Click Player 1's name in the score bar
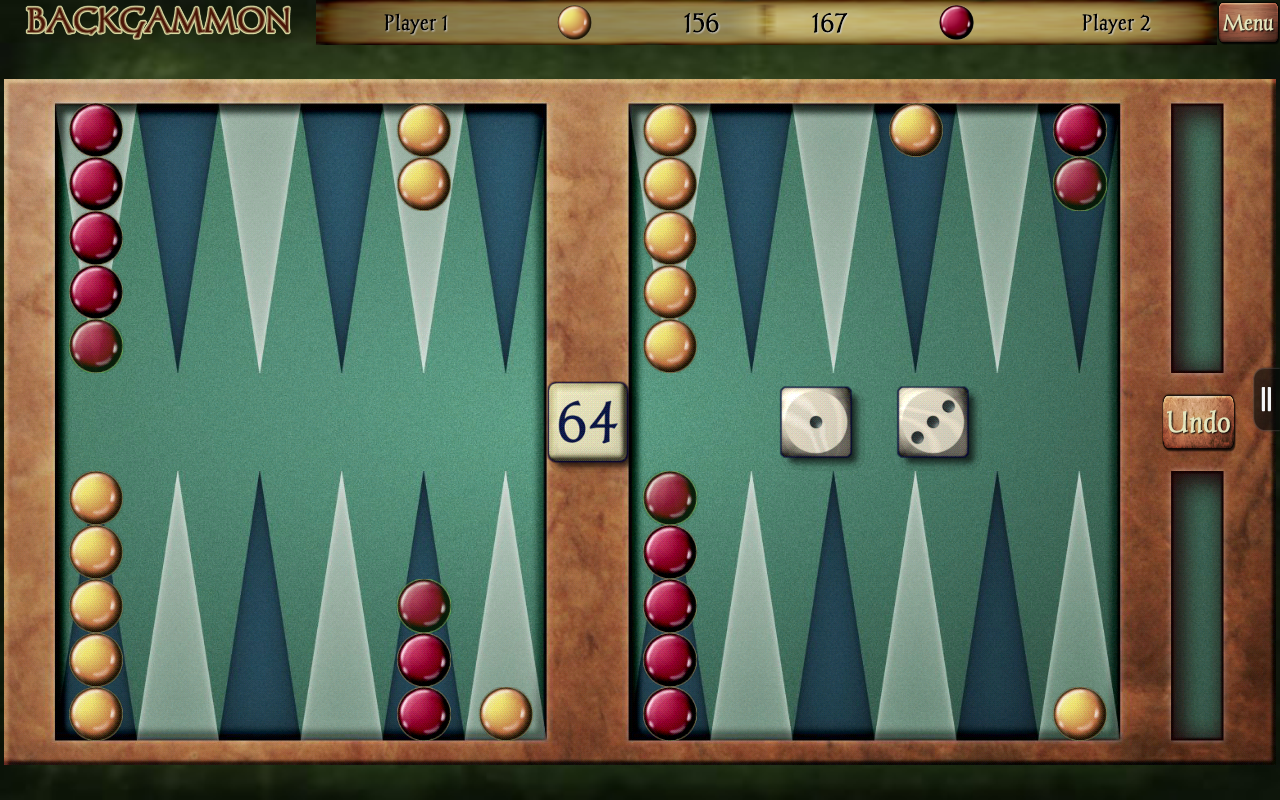Viewport: 1280px width, 800px height. point(416,23)
